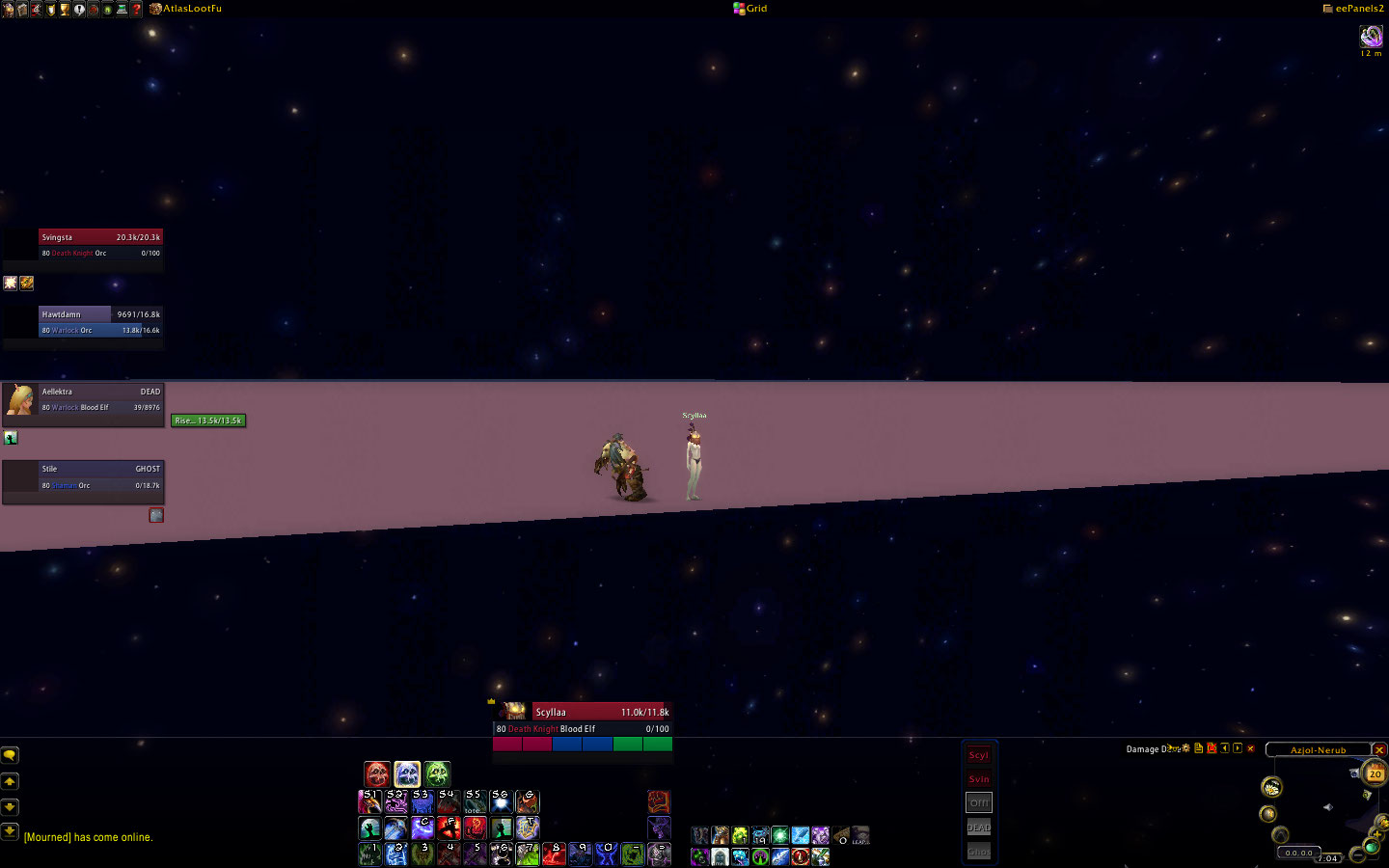Switch to the blue skull Frost Presence
This screenshot has height=868, width=1389.
click(407, 773)
